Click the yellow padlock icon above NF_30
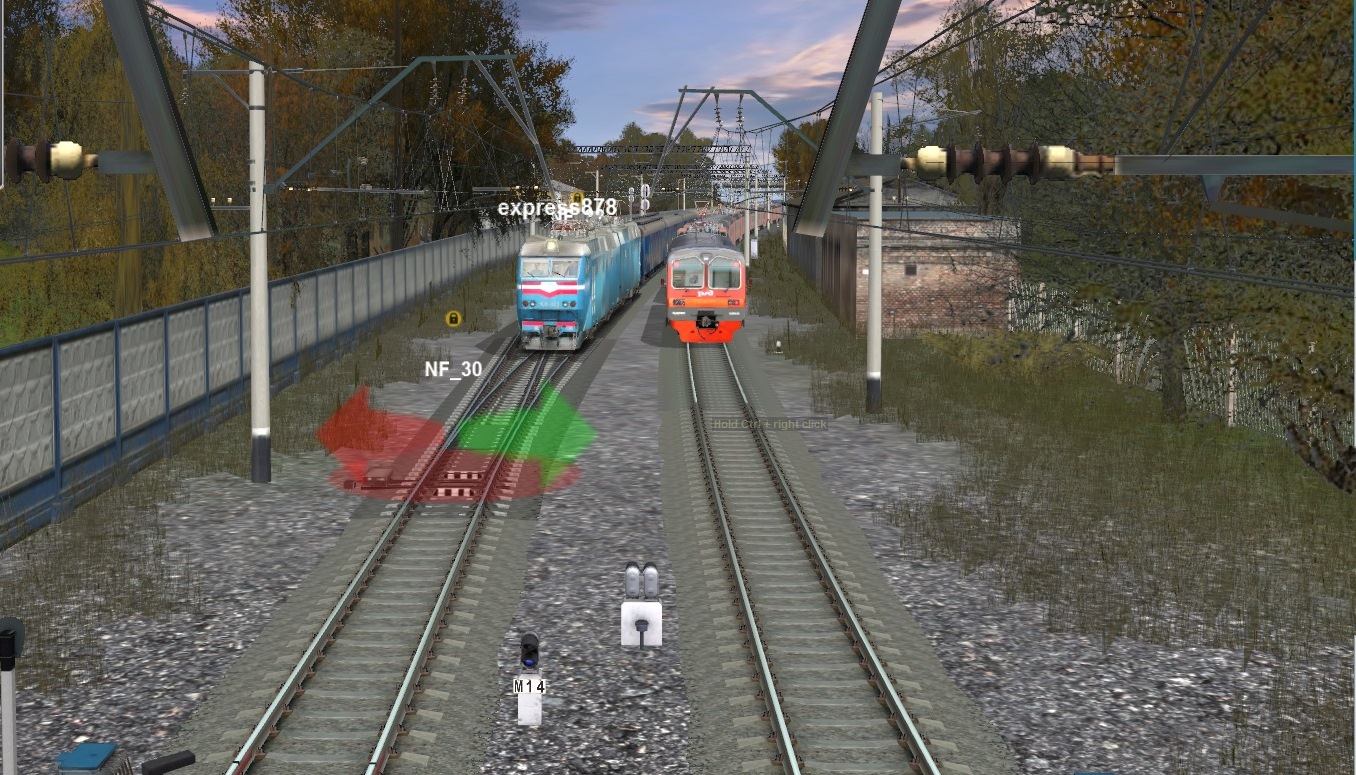The height and width of the screenshot is (775, 1356). coord(453,319)
